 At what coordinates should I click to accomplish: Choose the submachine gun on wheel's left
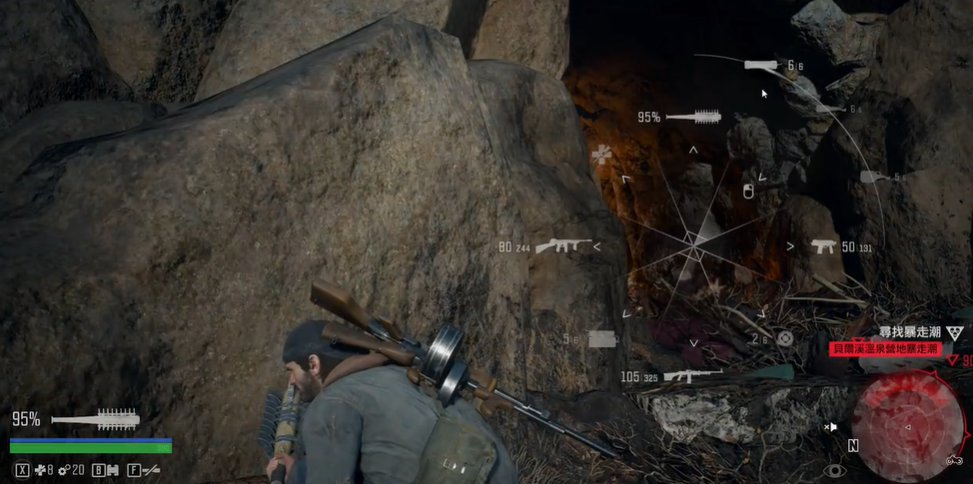(562, 246)
